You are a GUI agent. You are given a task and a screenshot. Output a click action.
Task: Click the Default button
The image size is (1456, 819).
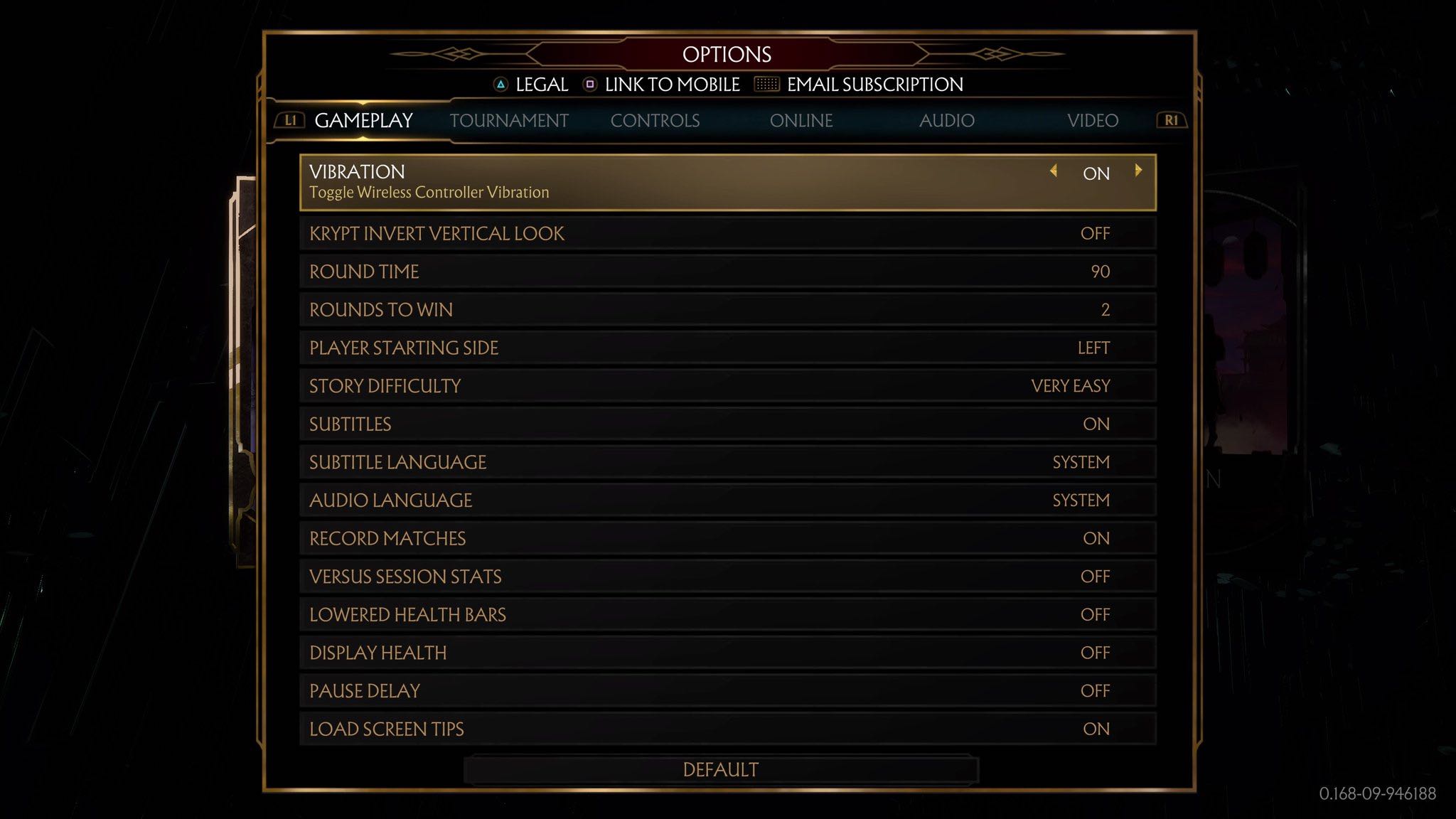click(720, 770)
